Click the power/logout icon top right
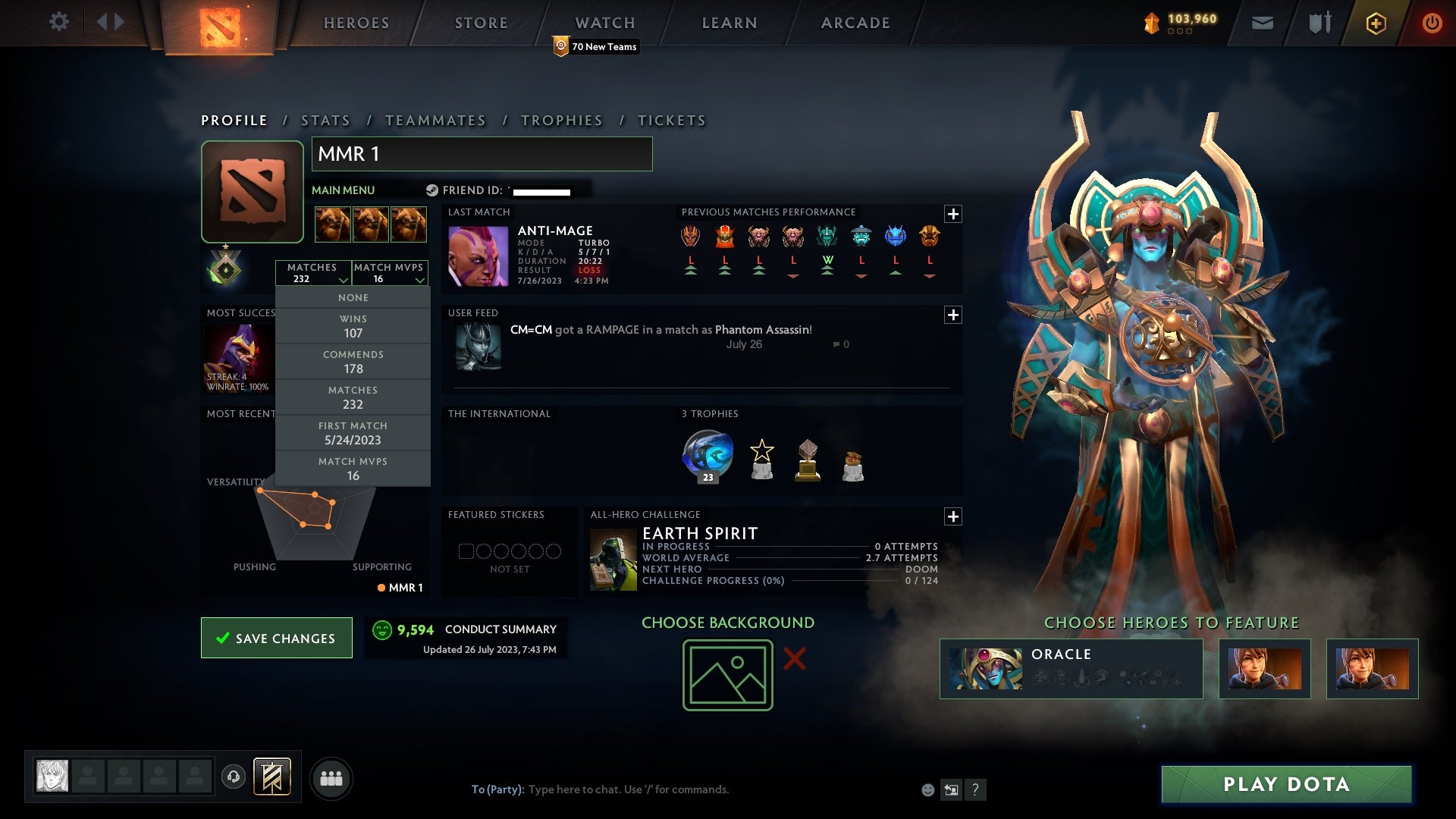 tap(1432, 23)
